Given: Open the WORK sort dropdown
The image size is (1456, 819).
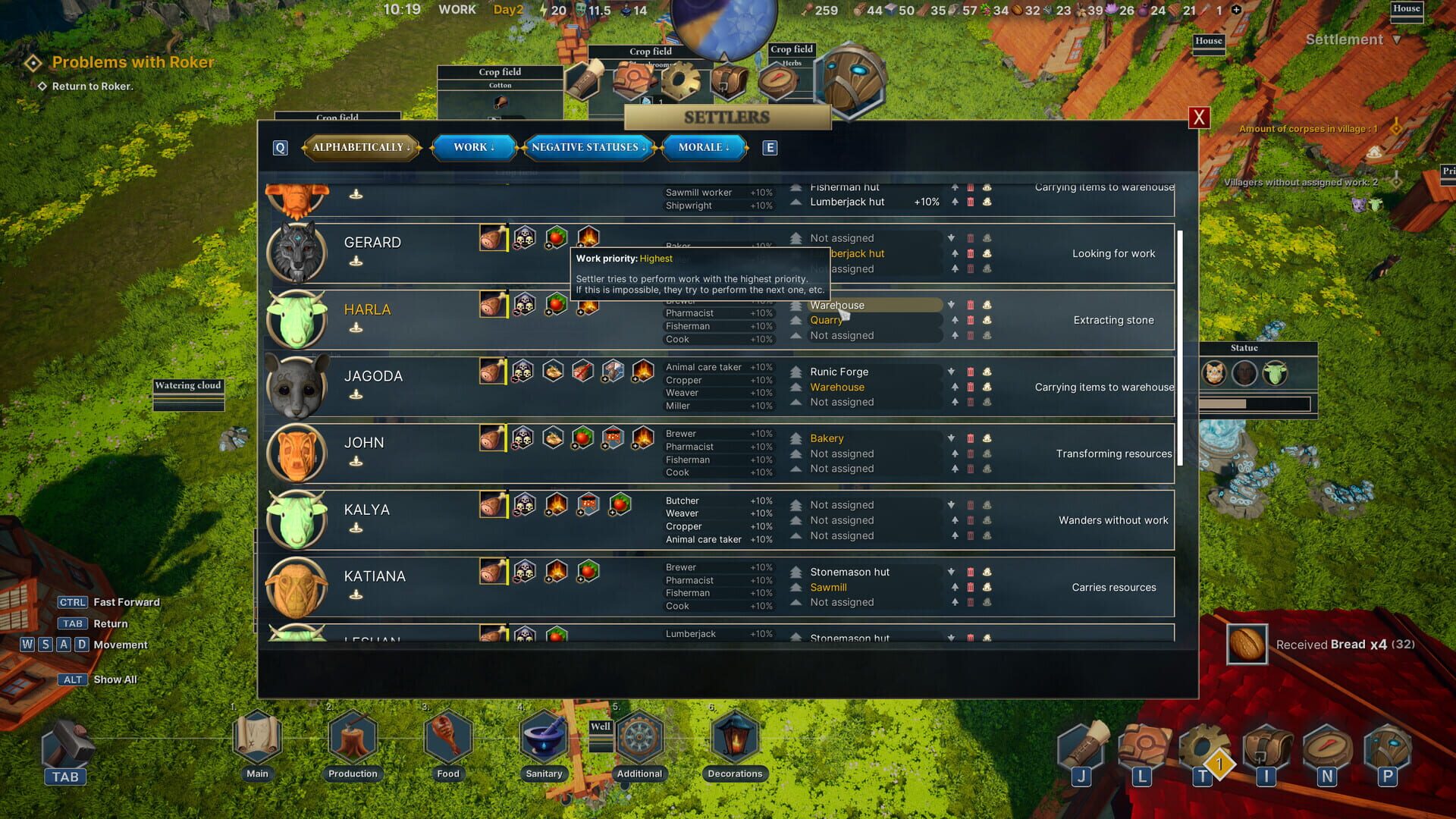Looking at the screenshot, I should [x=473, y=147].
